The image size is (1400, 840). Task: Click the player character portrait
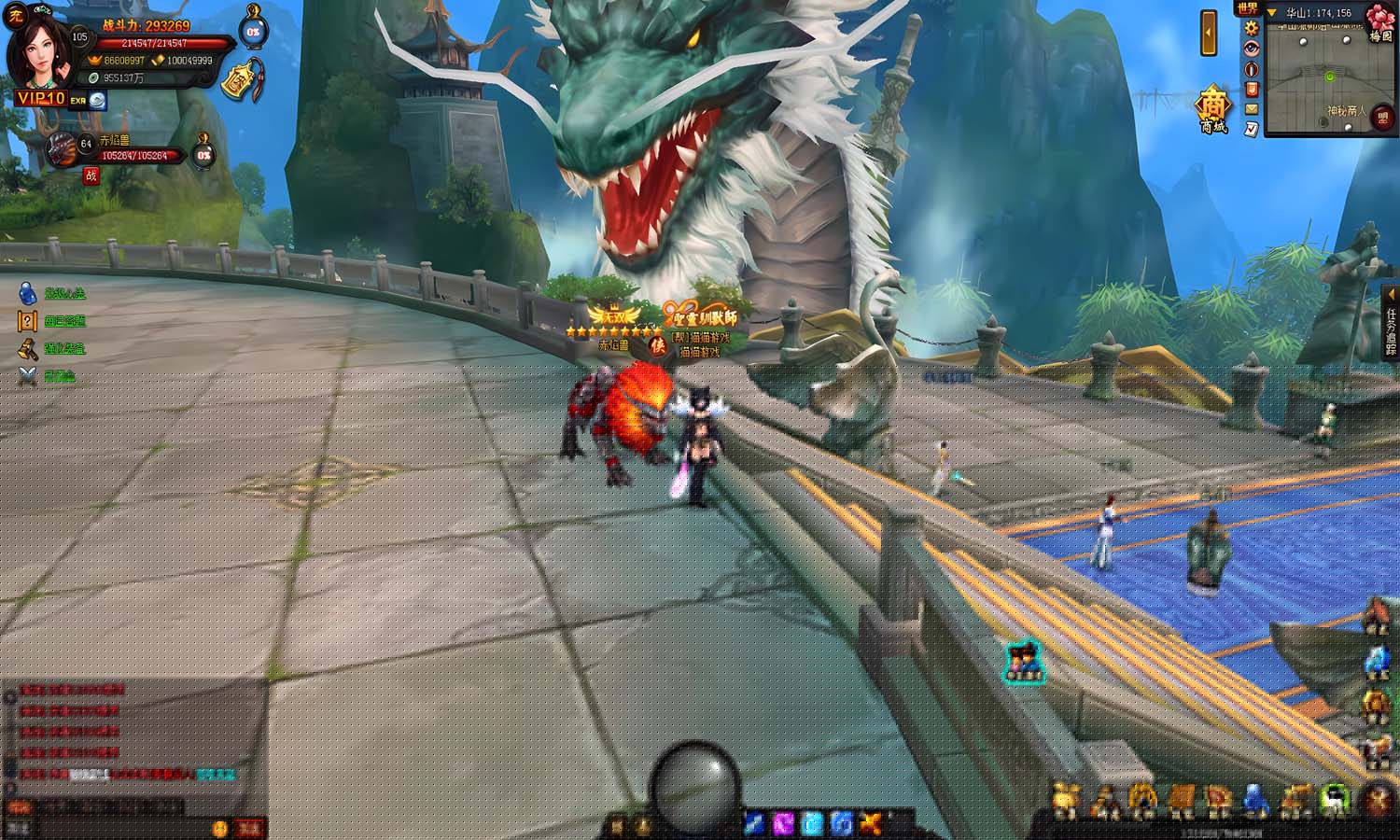[41, 51]
